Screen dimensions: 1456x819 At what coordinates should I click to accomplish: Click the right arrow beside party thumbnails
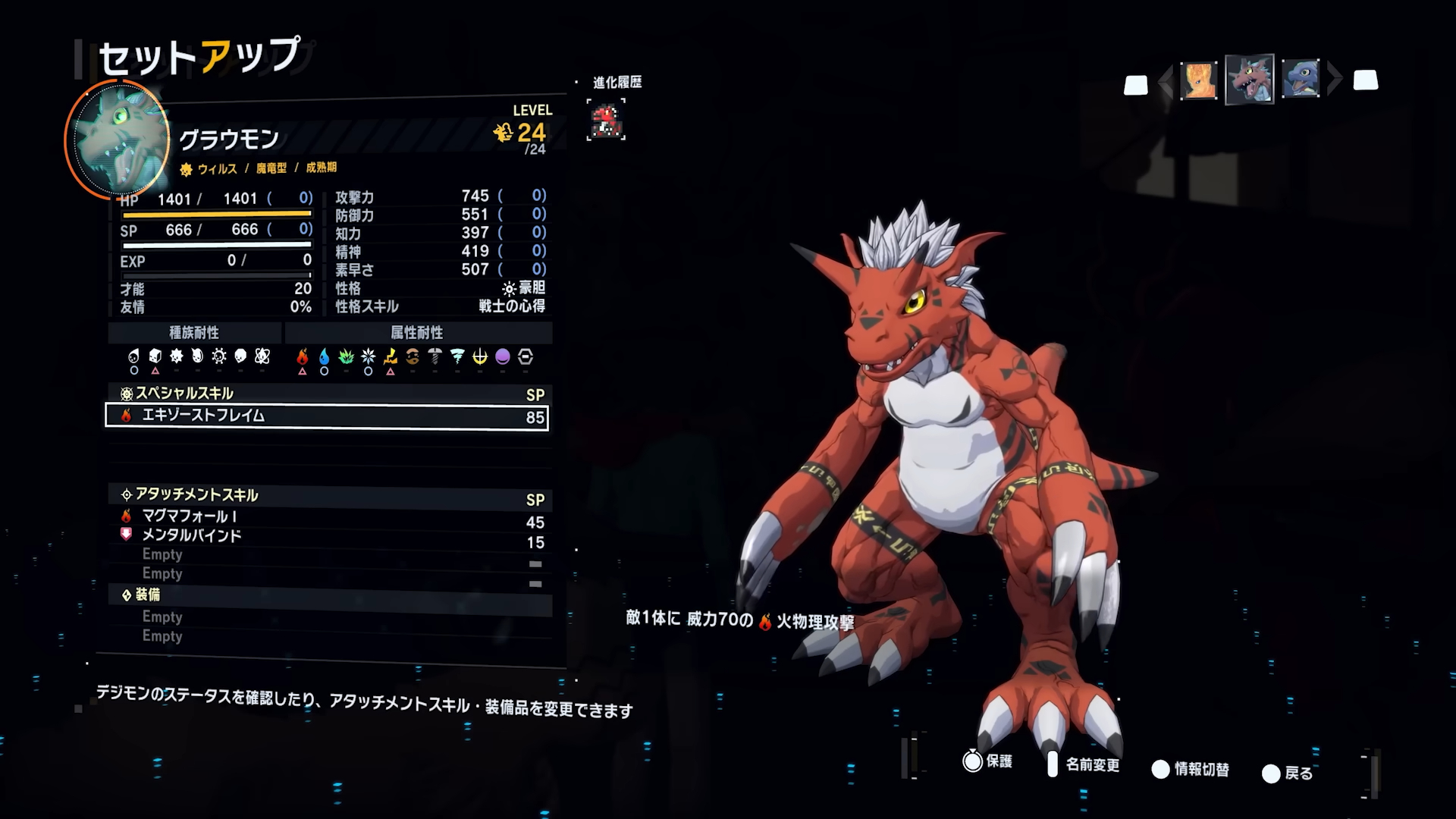coord(1335,79)
